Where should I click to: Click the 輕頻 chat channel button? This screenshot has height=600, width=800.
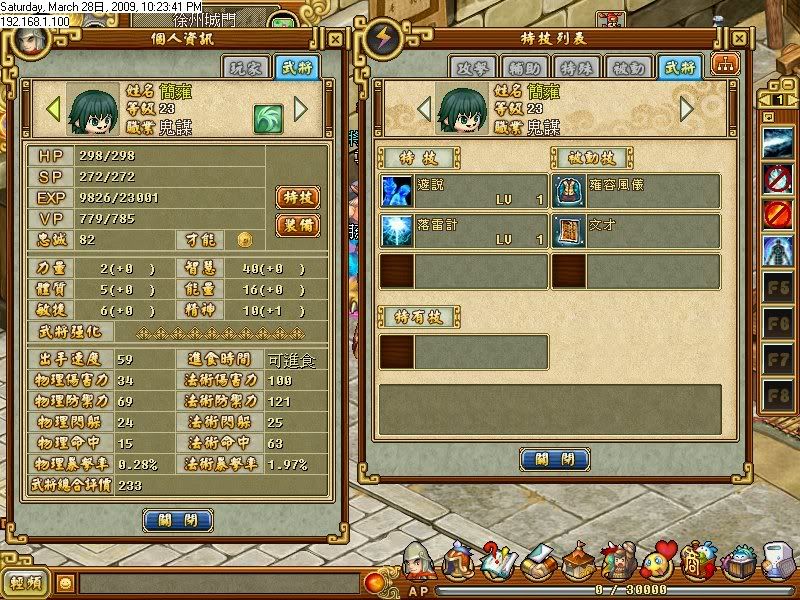pyautogui.click(x=25, y=583)
